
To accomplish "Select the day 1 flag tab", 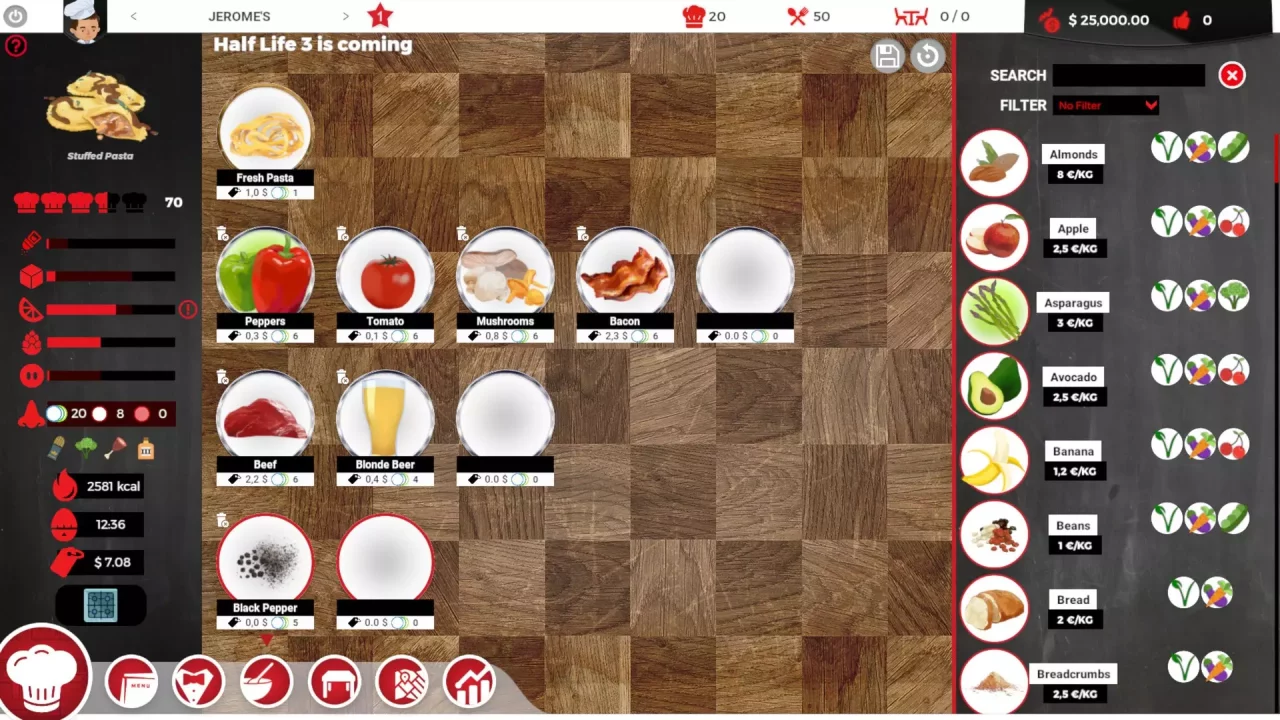I will click(x=378, y=16).
